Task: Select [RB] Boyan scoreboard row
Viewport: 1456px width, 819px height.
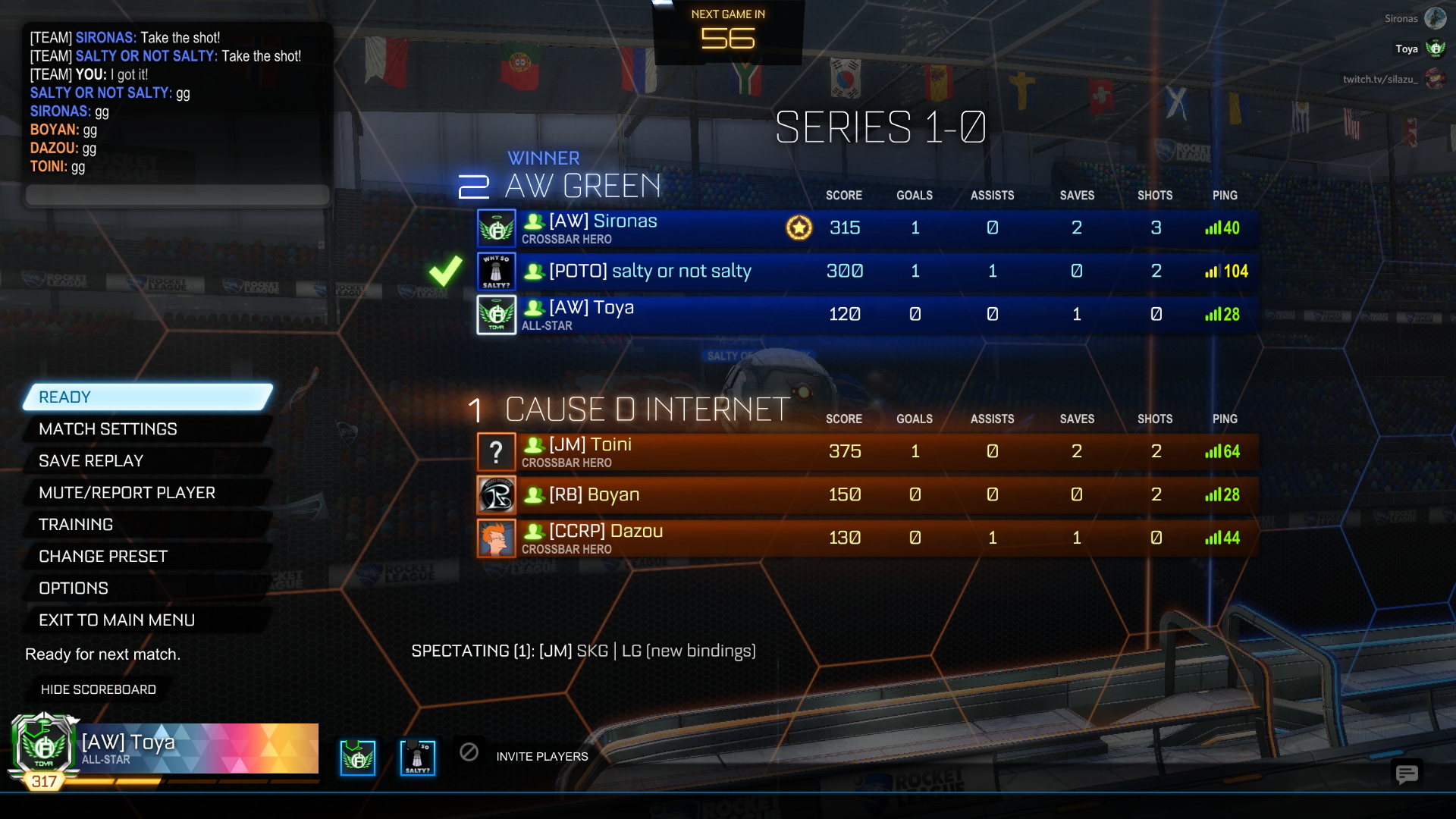Action: tap(864, 495)
